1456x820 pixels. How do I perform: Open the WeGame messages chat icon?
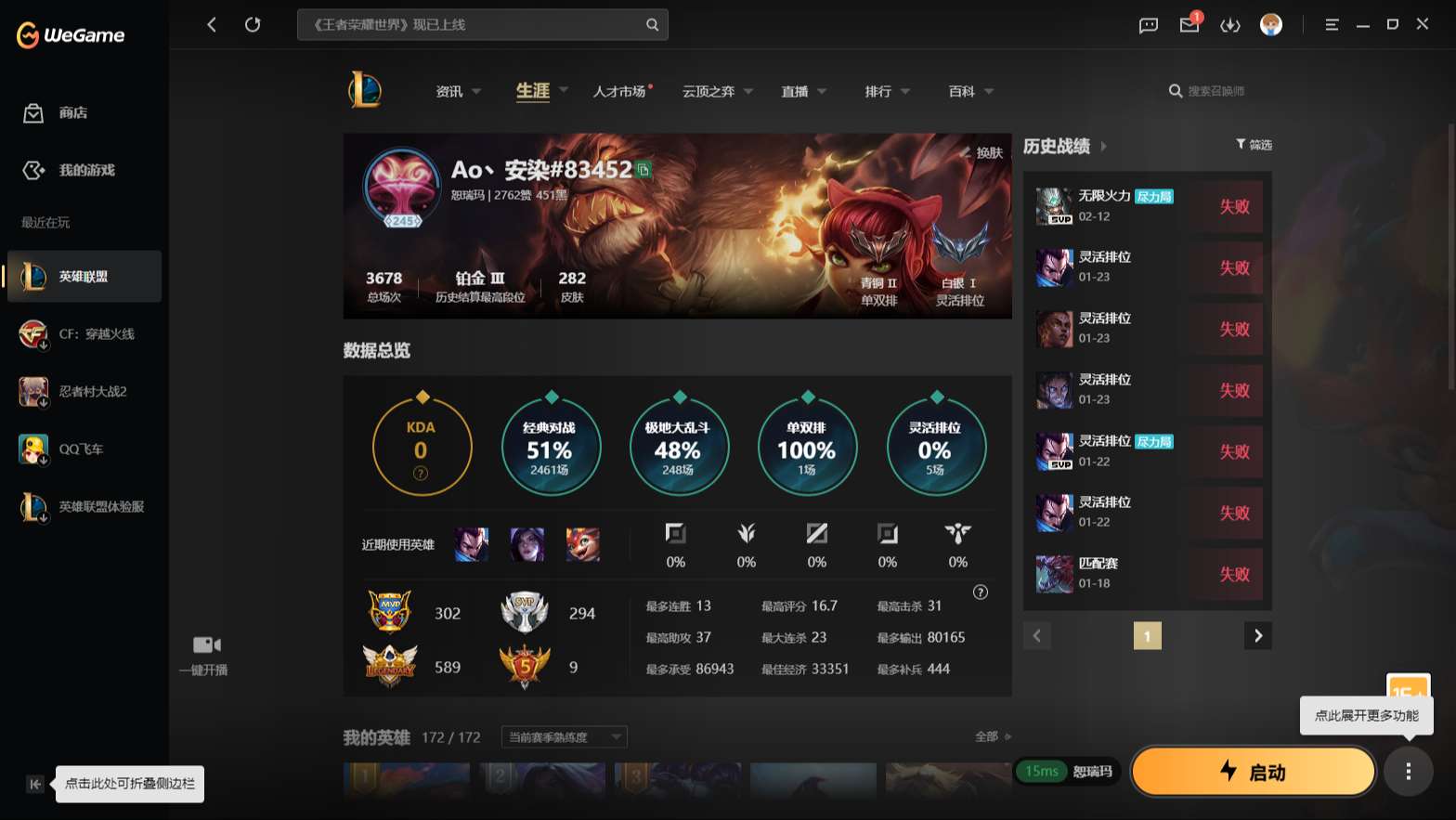tap(1148, 25)
